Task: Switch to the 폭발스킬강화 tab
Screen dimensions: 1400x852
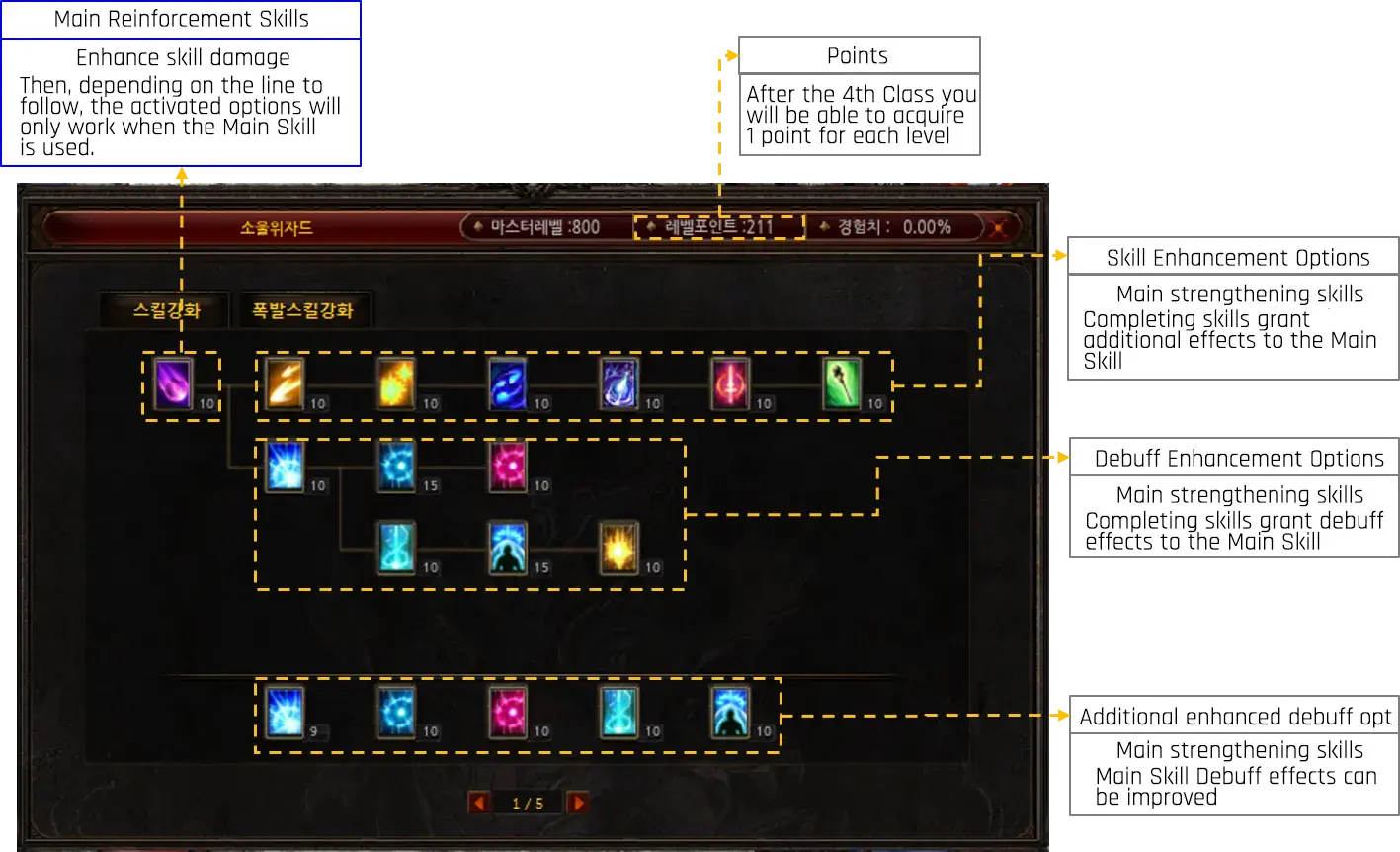Action: 302,309
